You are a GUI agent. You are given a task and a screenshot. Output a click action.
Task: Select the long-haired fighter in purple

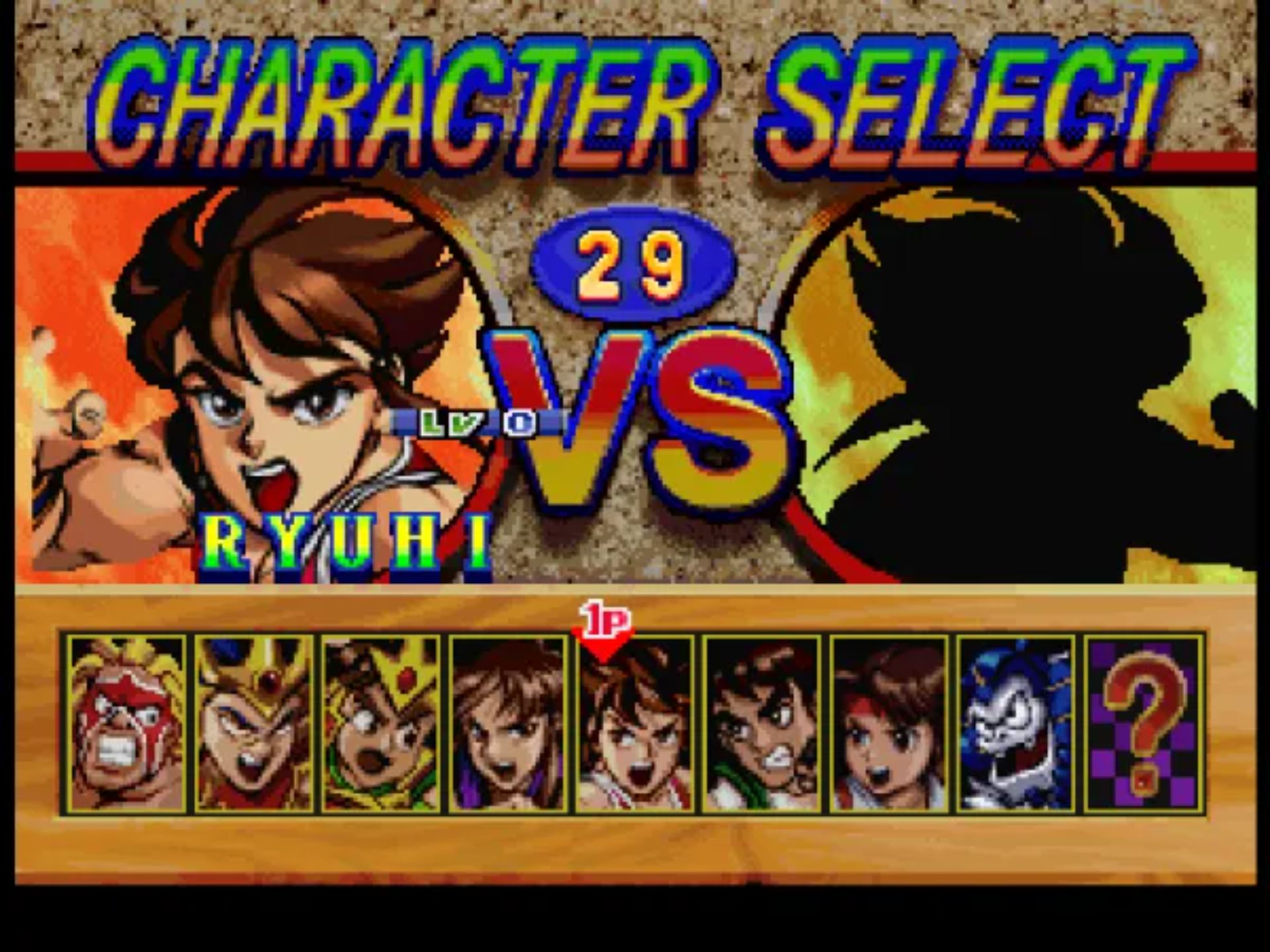(x=508, y=724)
